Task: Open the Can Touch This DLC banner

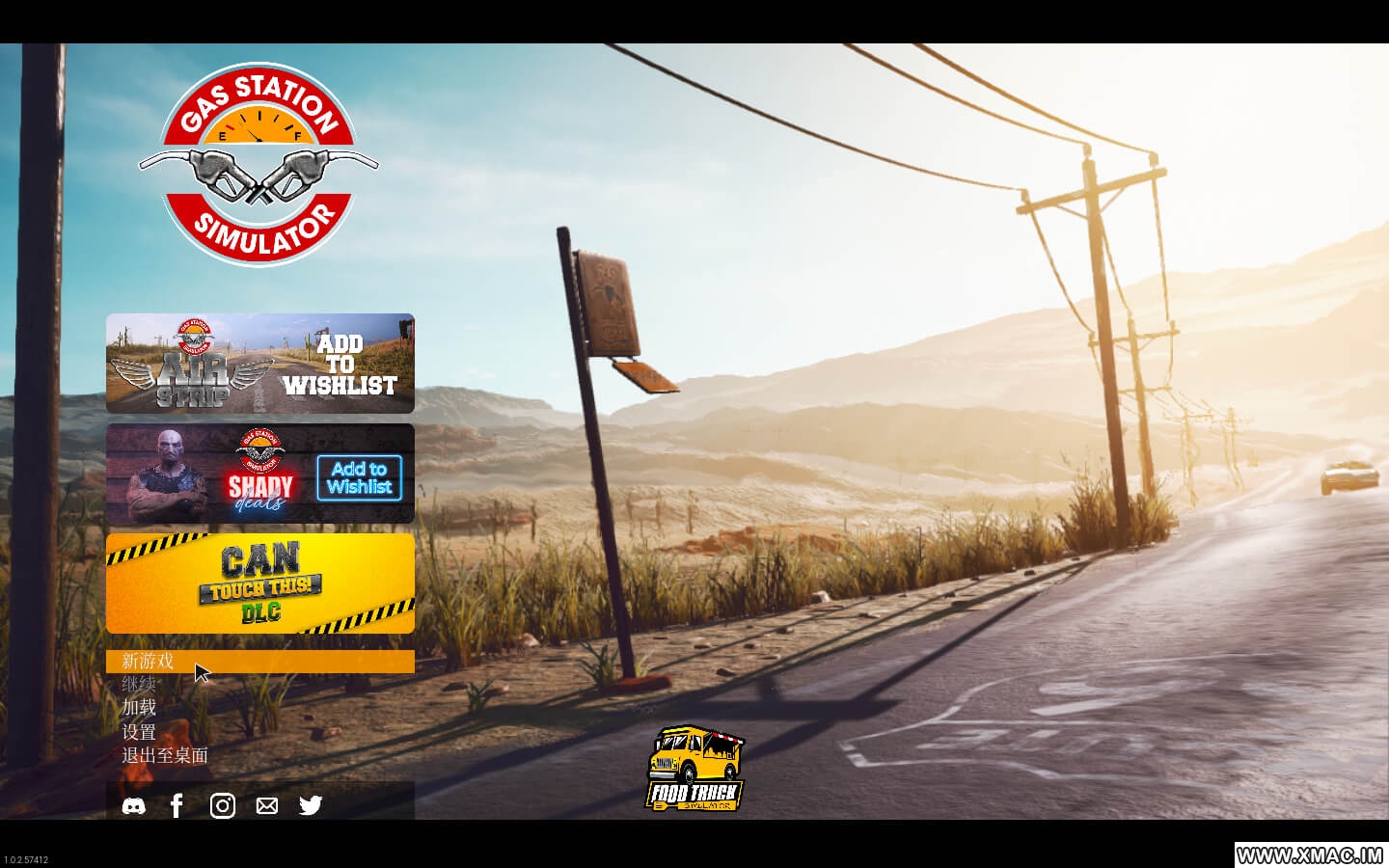Action: coord(260,583)
